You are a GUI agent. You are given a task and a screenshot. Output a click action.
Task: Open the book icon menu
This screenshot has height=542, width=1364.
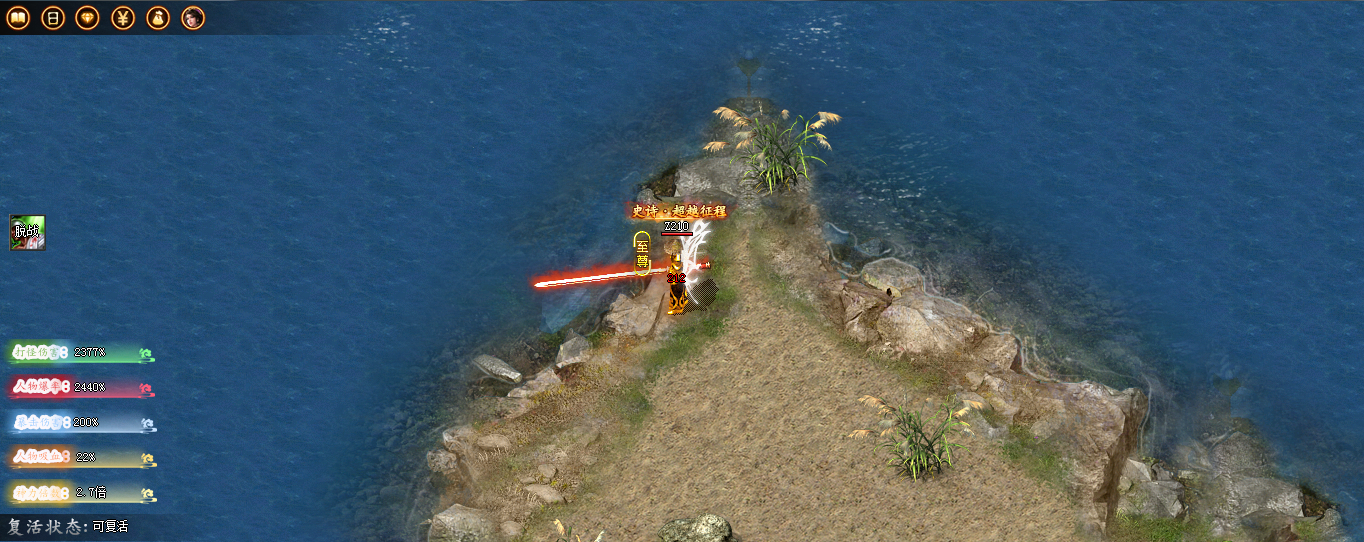18,18
